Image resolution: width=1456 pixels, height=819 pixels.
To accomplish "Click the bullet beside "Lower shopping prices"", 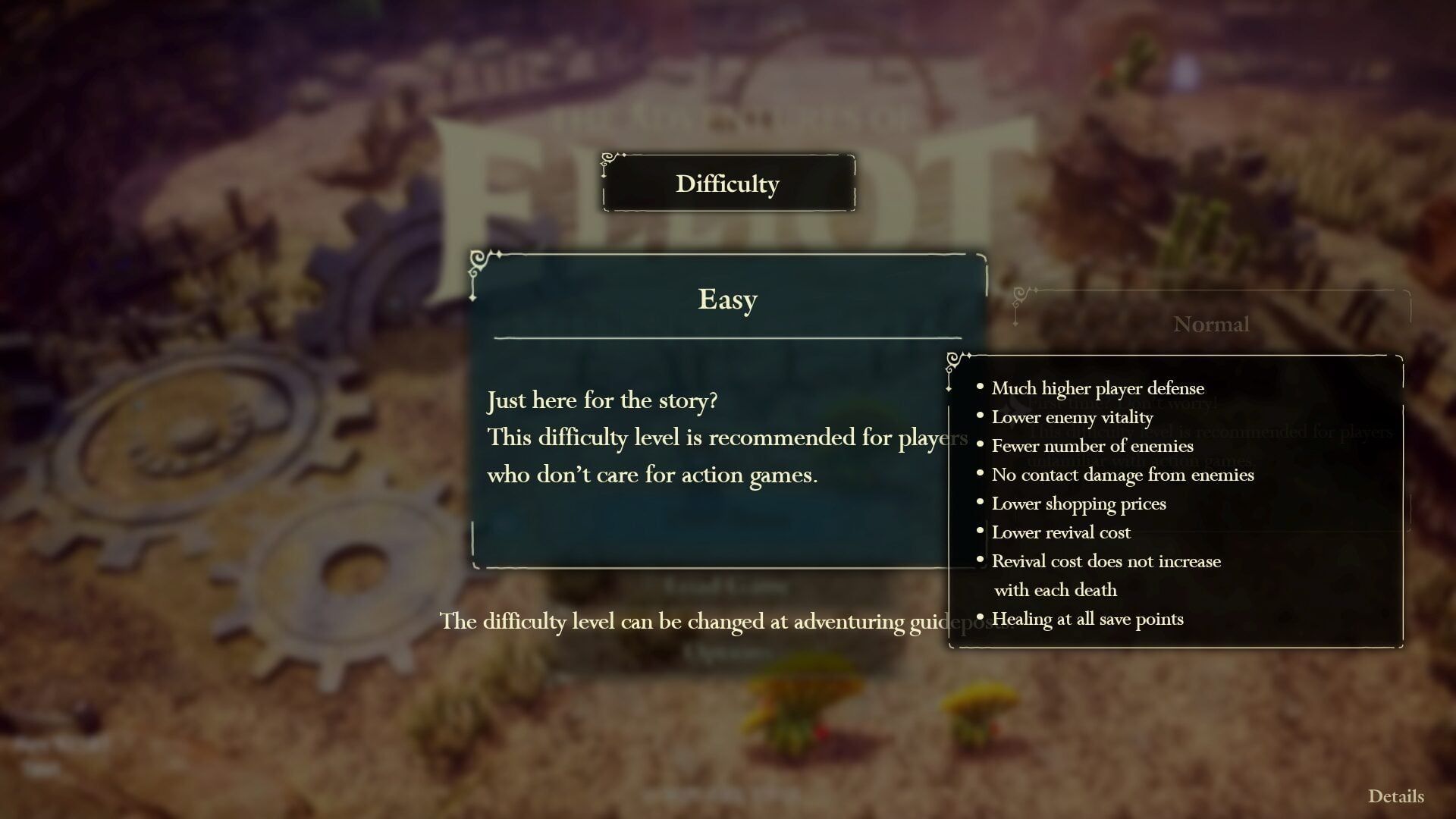I will click(981, 502).
